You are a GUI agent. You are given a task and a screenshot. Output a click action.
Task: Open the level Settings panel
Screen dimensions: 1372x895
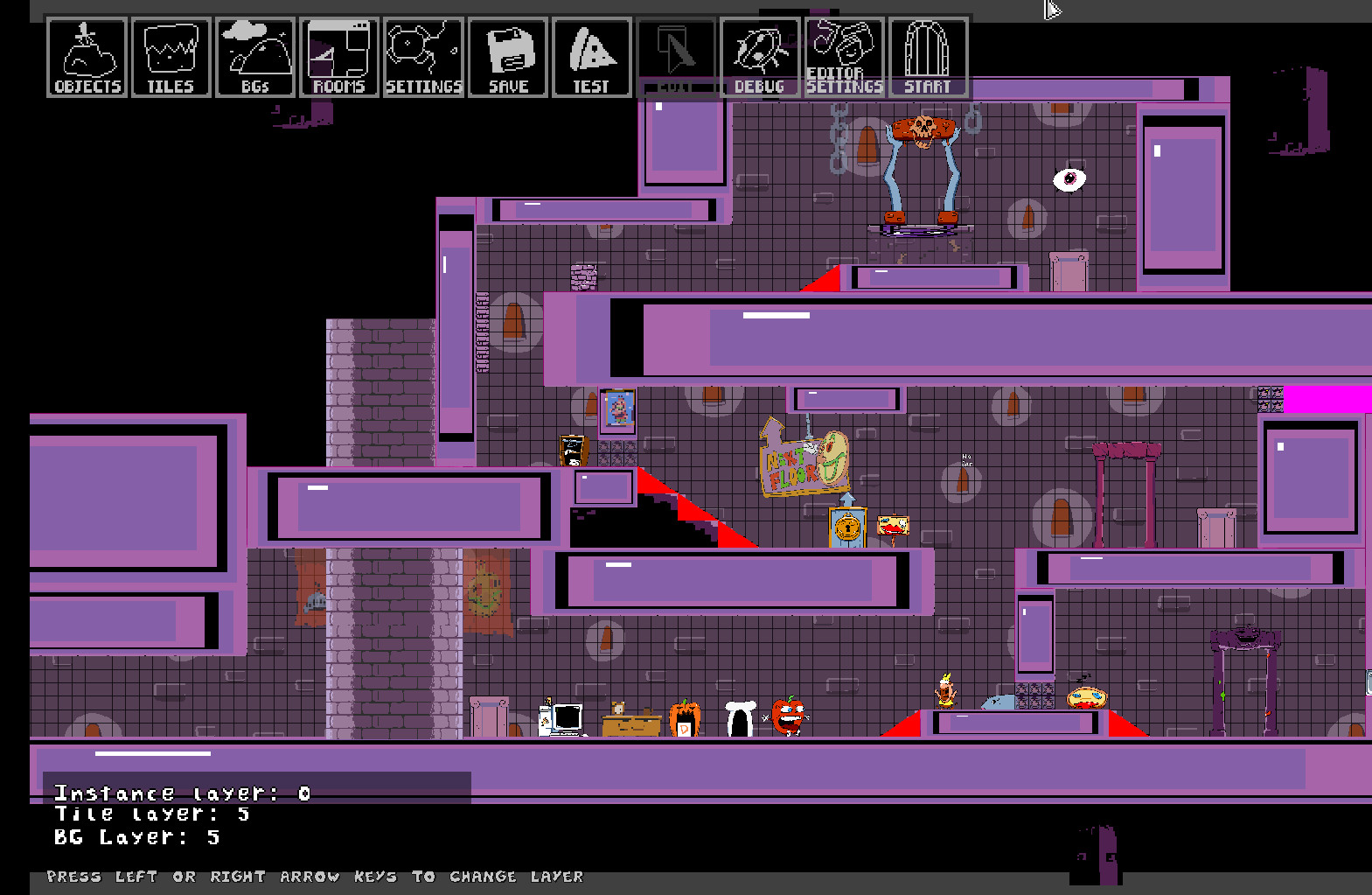click(422, 55)
